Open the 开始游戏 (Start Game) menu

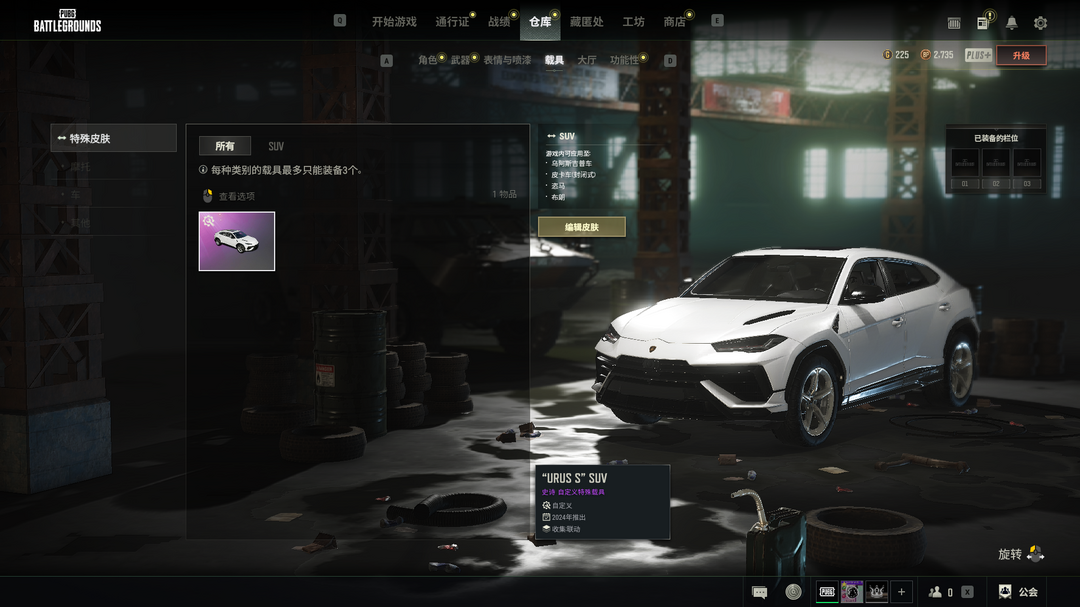point(394,21)
